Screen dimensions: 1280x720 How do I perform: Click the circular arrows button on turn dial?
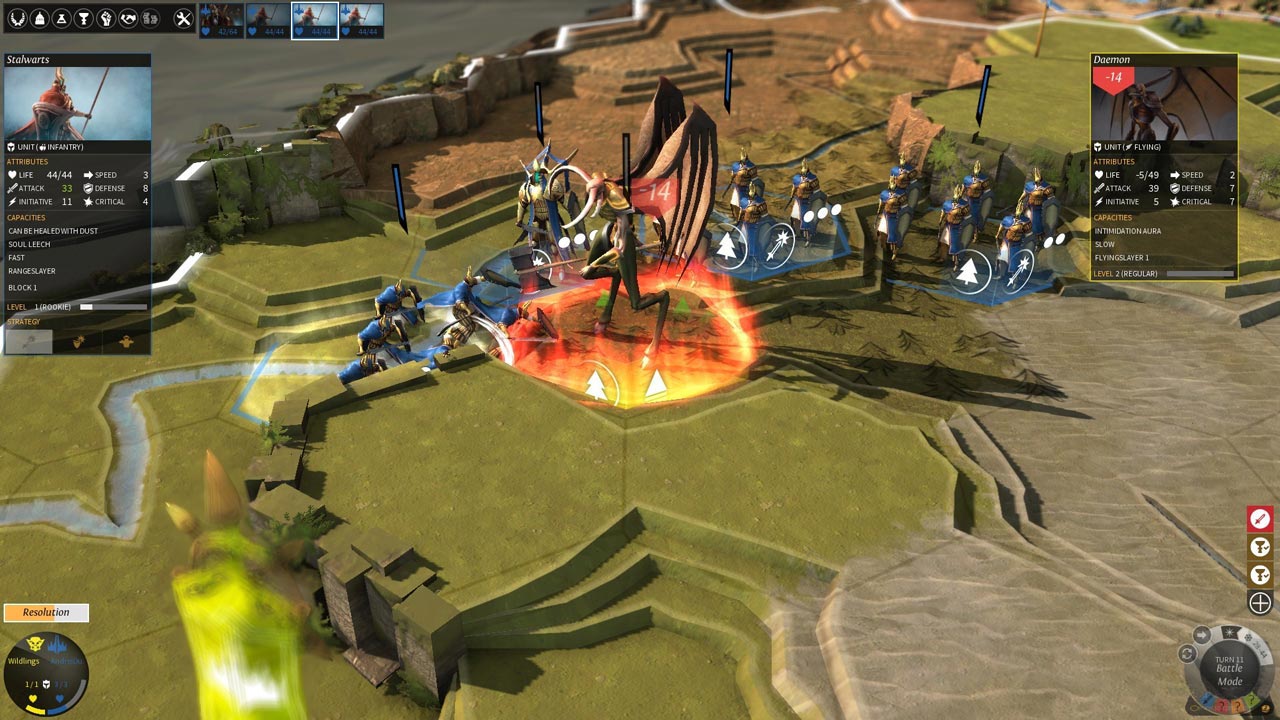tap(1187, 654)
